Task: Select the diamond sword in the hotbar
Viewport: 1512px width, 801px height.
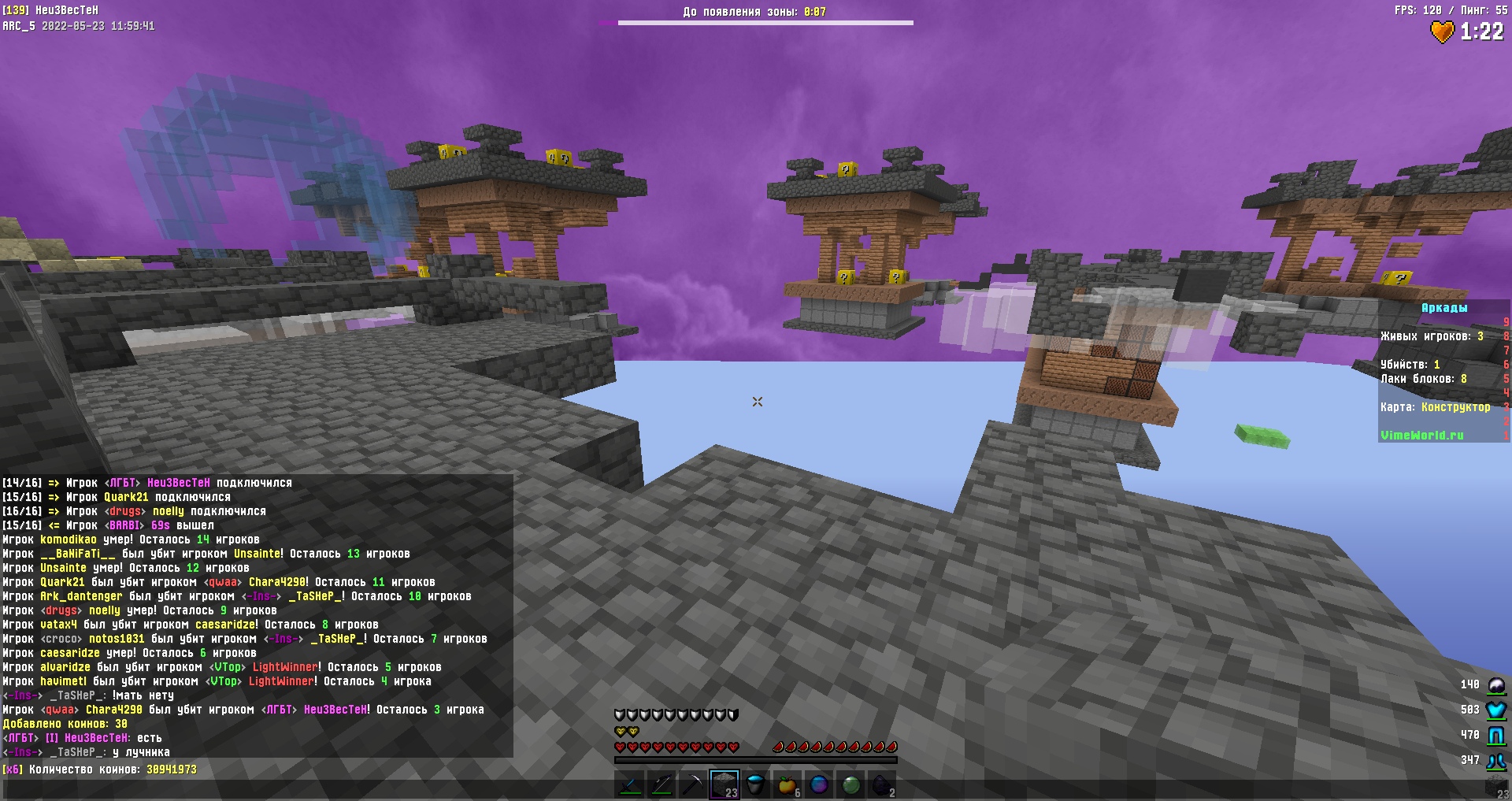Action: tap(630, 784)
